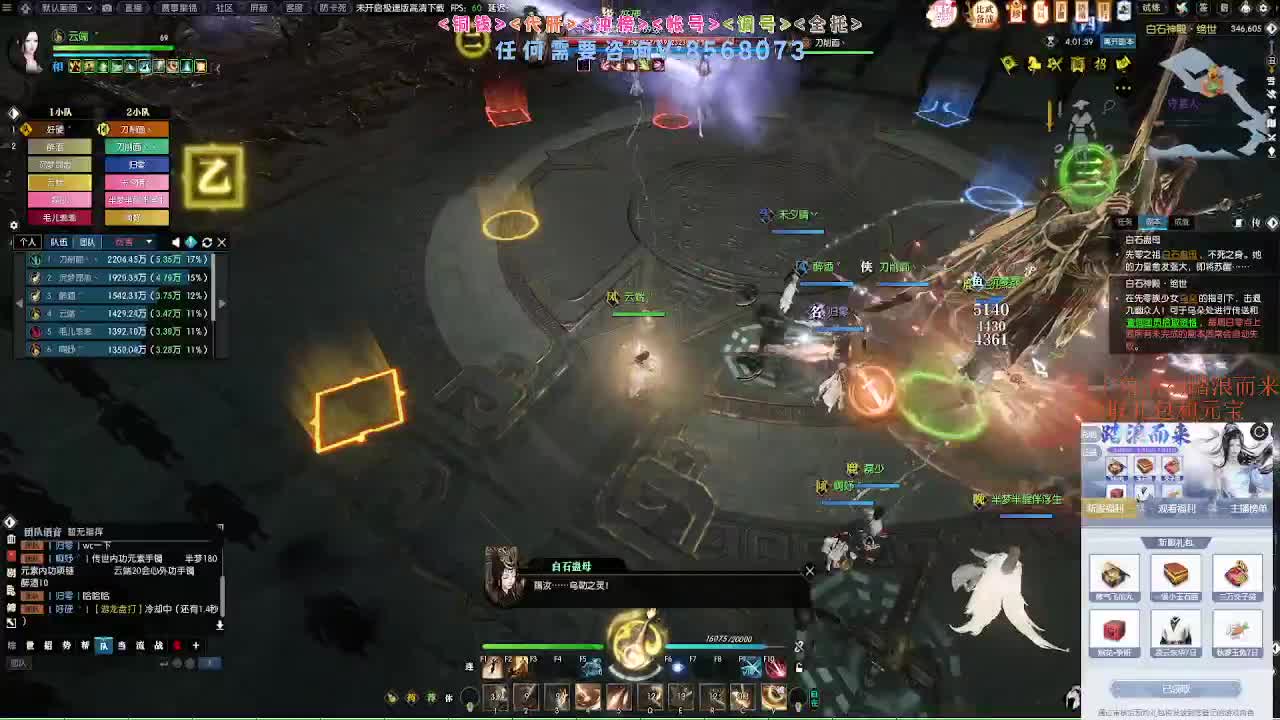Refresh the damage statistics panel
This screenshot has height=720, width=1280.
[207, 242]
